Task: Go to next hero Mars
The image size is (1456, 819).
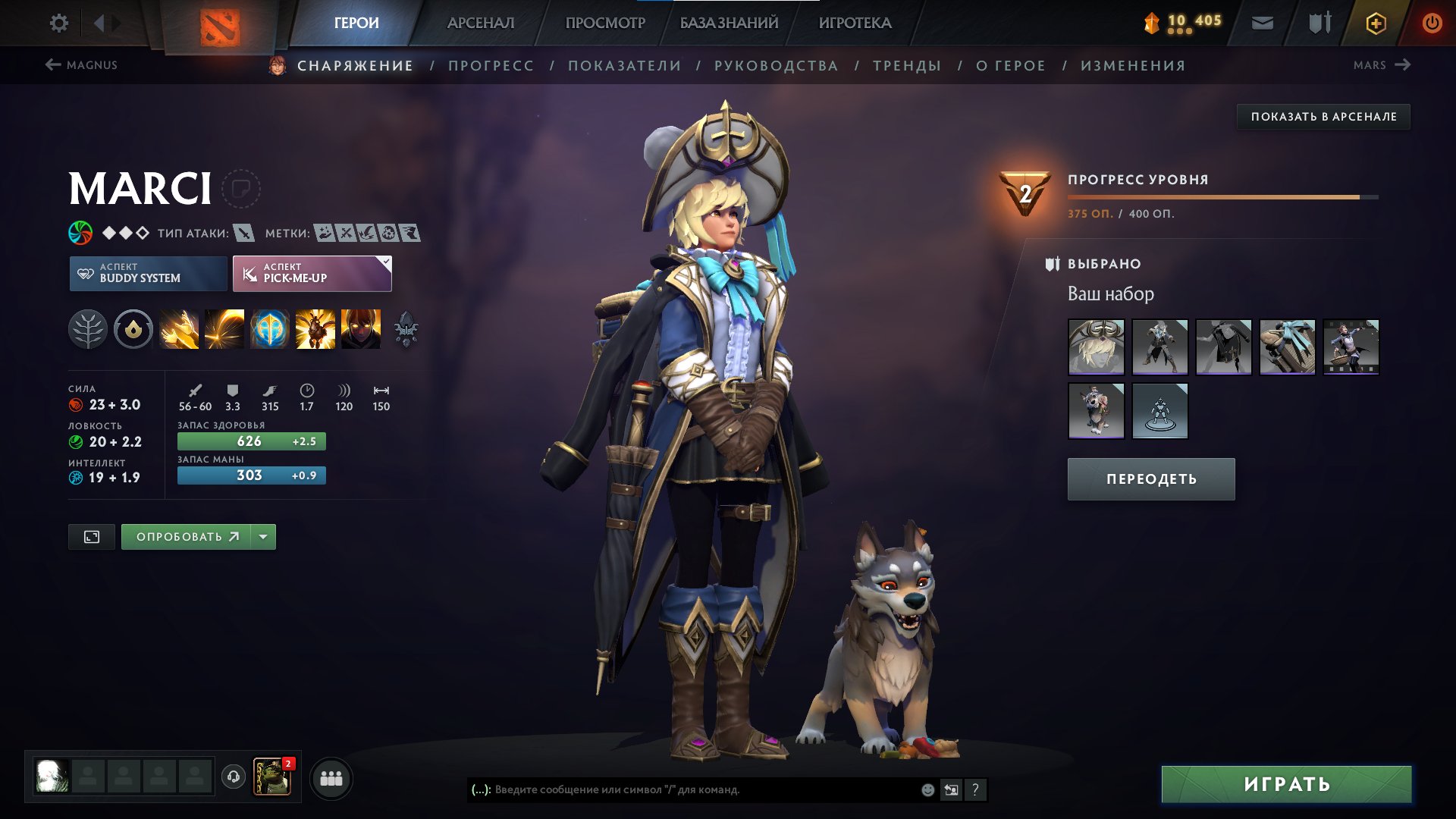Action: click(x=1380, y=65)
